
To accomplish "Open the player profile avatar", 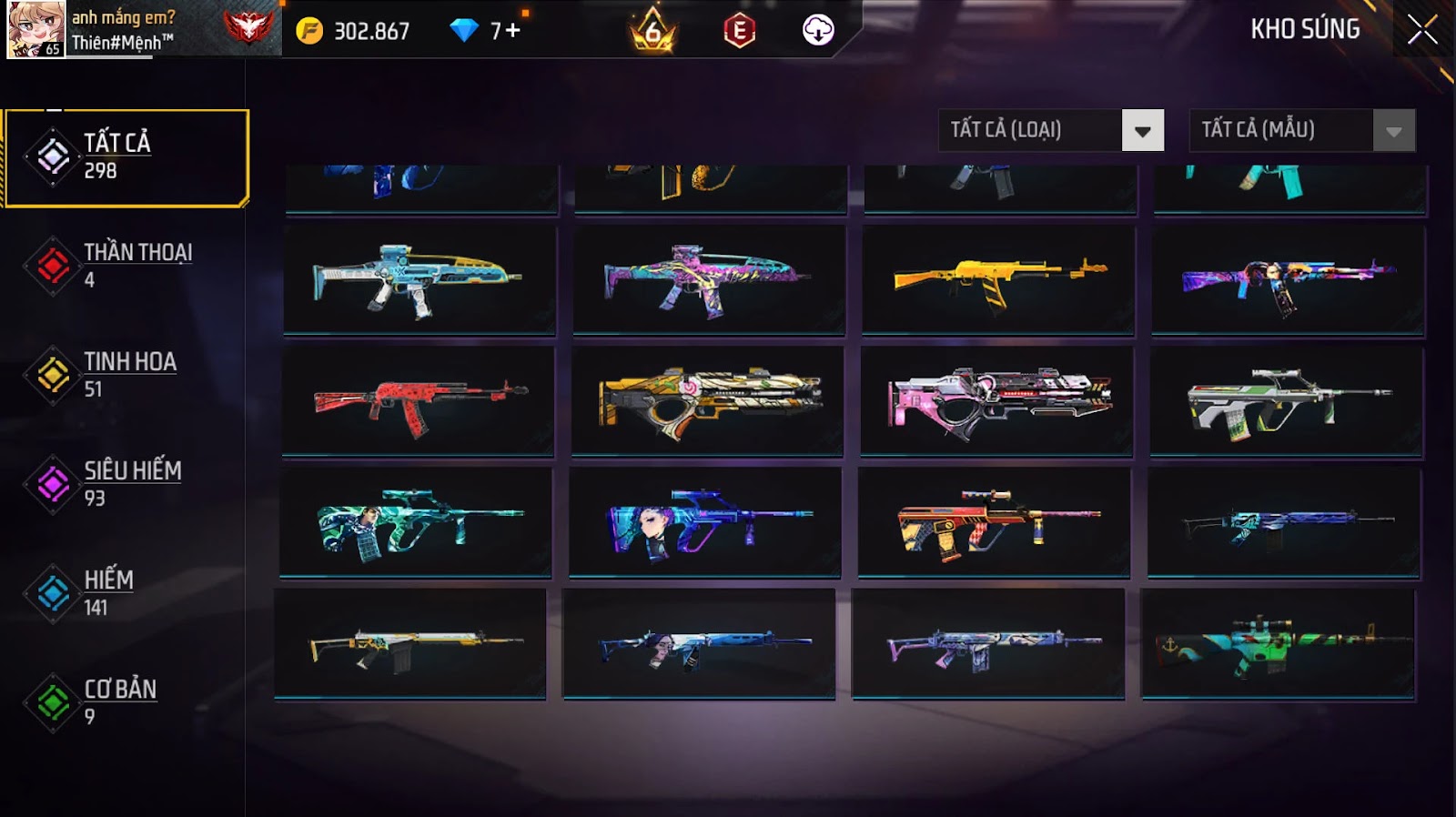I will point(35,29).
